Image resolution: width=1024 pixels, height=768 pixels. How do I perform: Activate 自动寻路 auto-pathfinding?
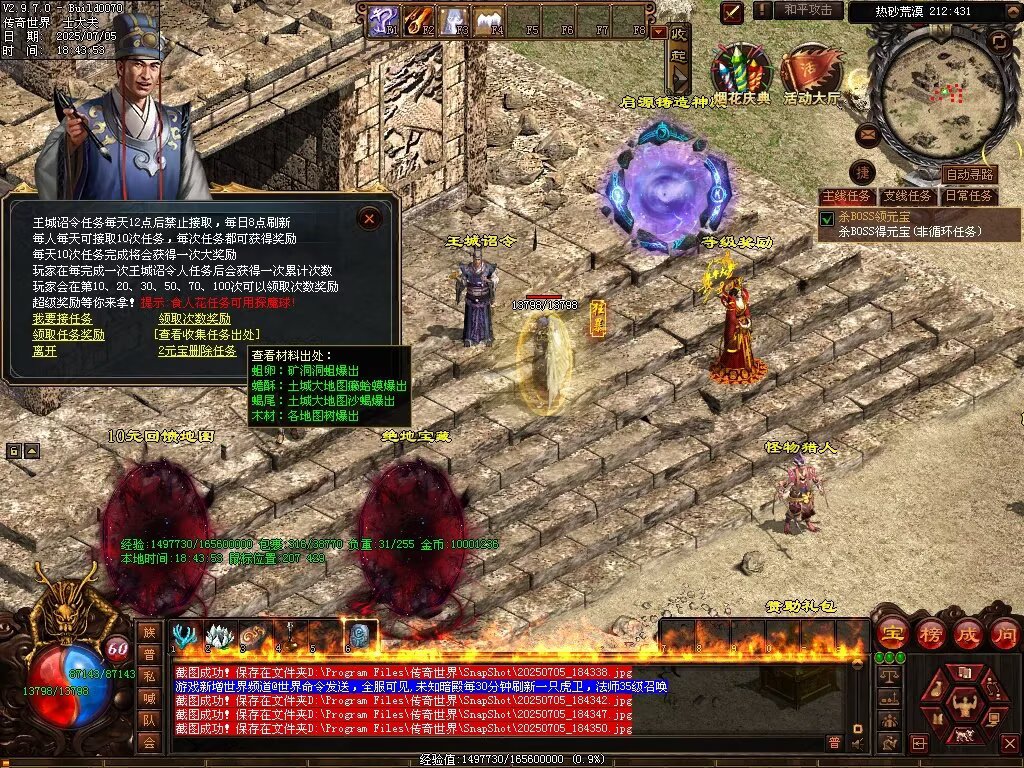969,175
